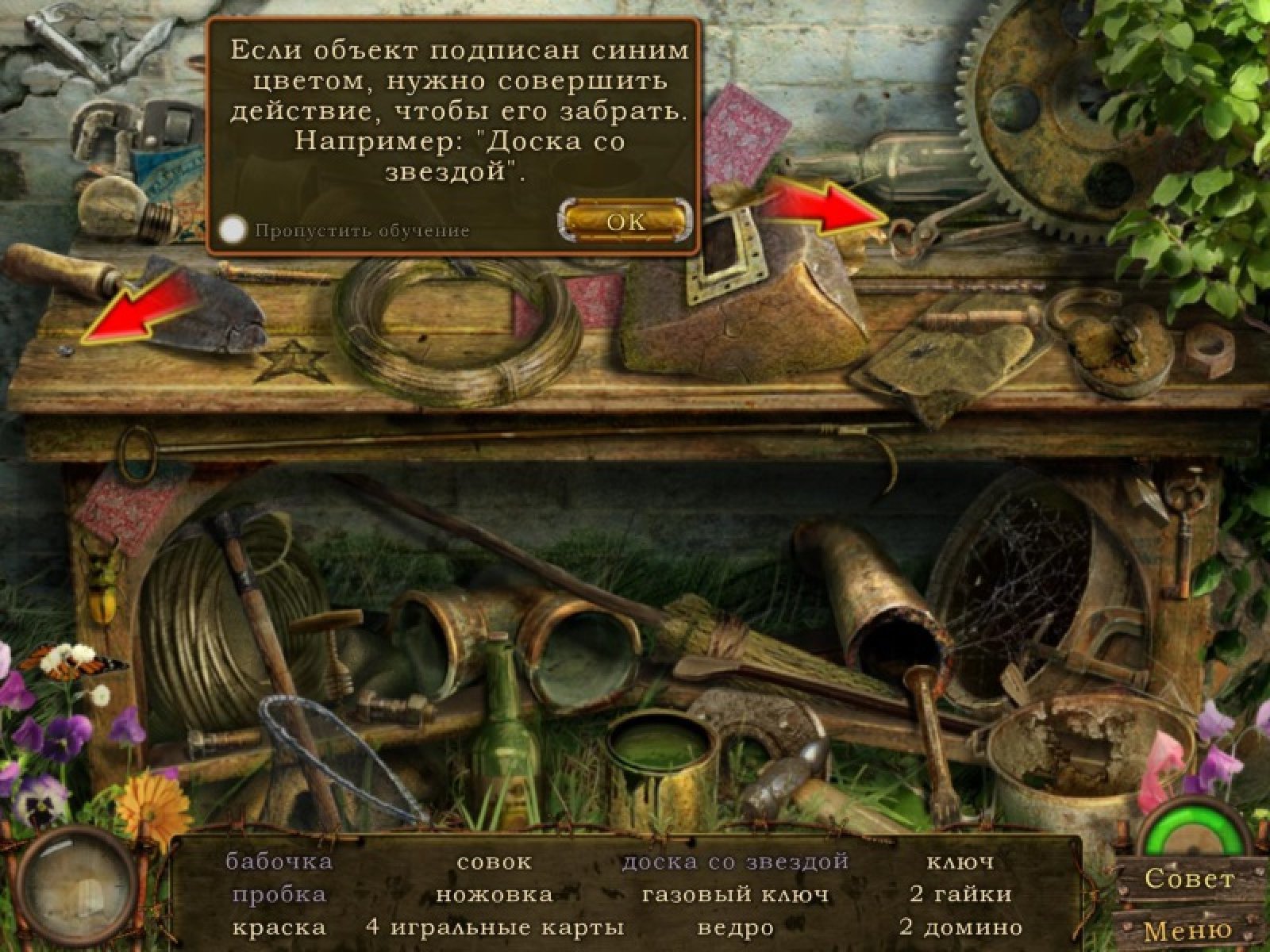Open the Меню button

click(1187, 929)
